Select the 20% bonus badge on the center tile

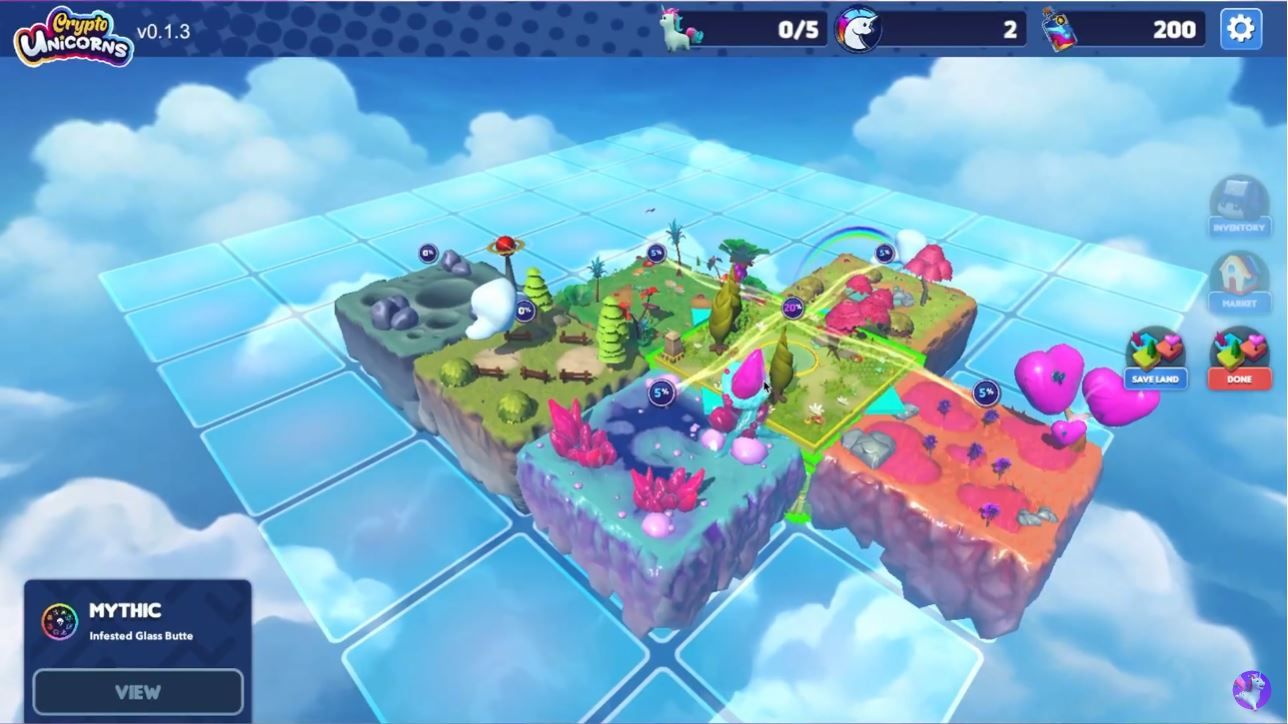click(x=793, y=309)
